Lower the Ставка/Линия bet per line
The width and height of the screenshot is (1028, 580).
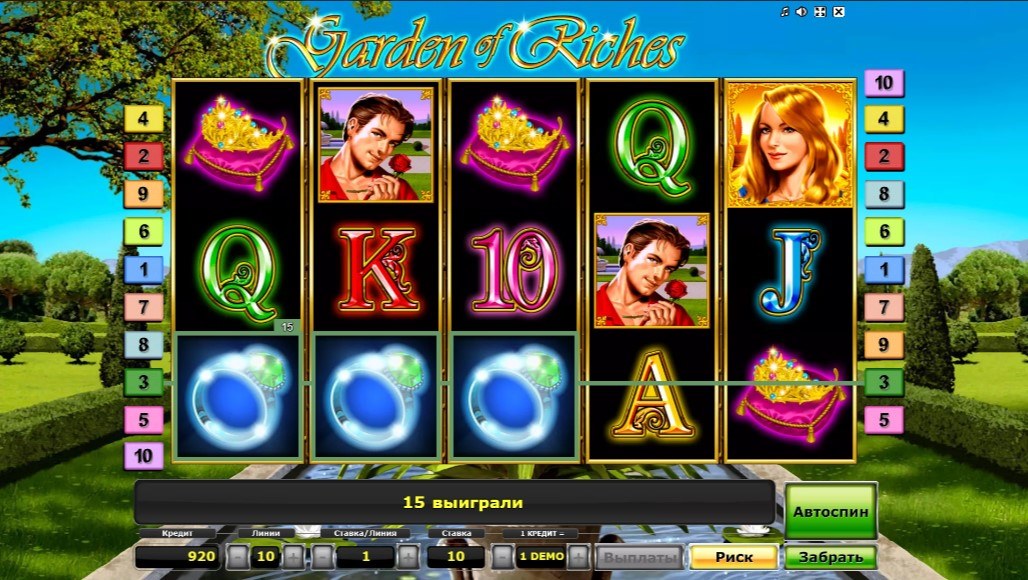[322, 556]
